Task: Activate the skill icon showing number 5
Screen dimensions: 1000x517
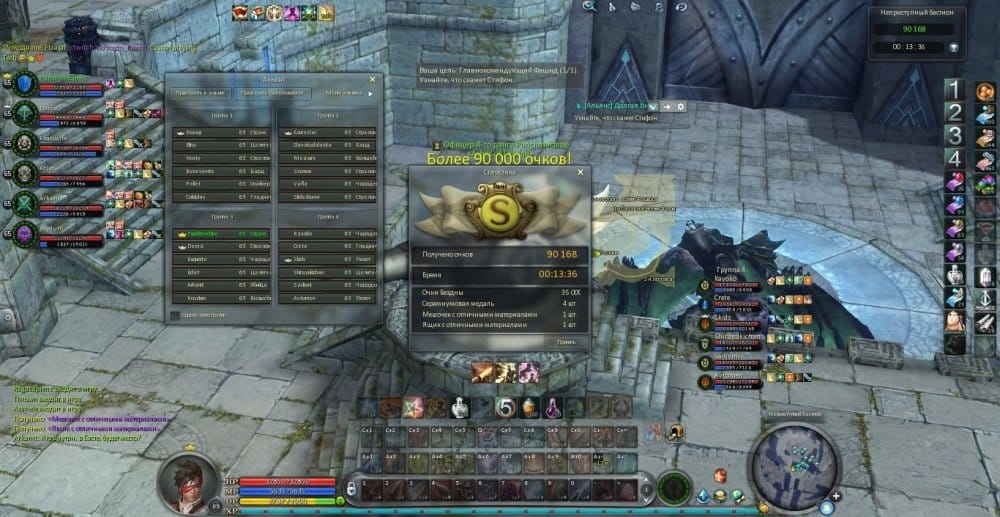Action: pyautogui.click(x=506, y=408)
